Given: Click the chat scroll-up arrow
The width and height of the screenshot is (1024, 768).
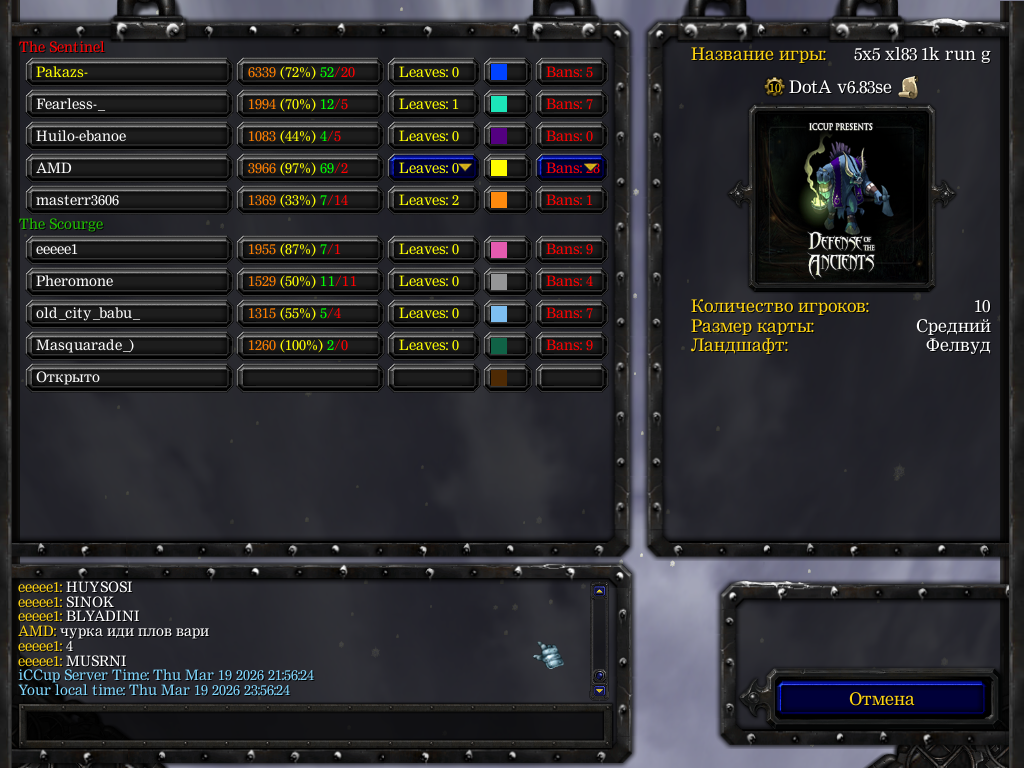Looking at the screenshot, I should tap(599, 591).
